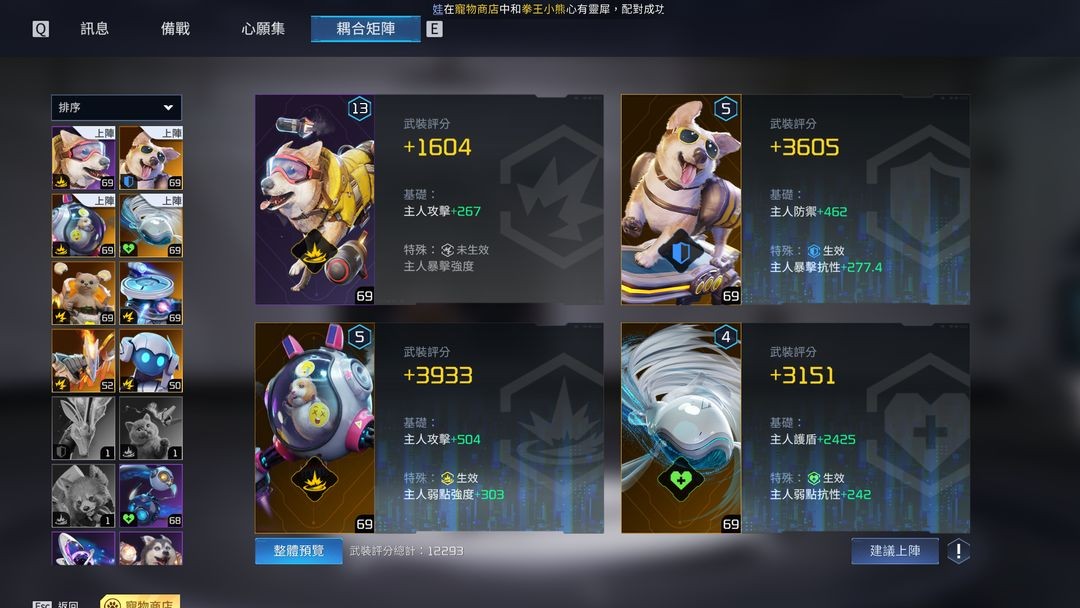The width and height of the screenshot is (1080, 608).
Task: Select the greyed-out red panda thumbnail
Action: [x=84, y=495]
